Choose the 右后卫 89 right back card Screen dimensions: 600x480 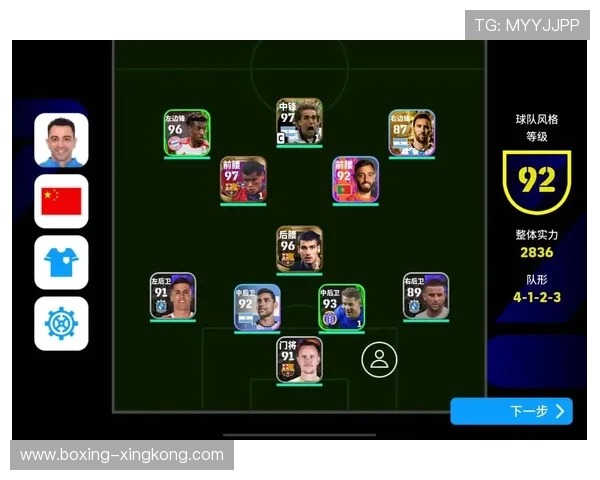(426, 296)
